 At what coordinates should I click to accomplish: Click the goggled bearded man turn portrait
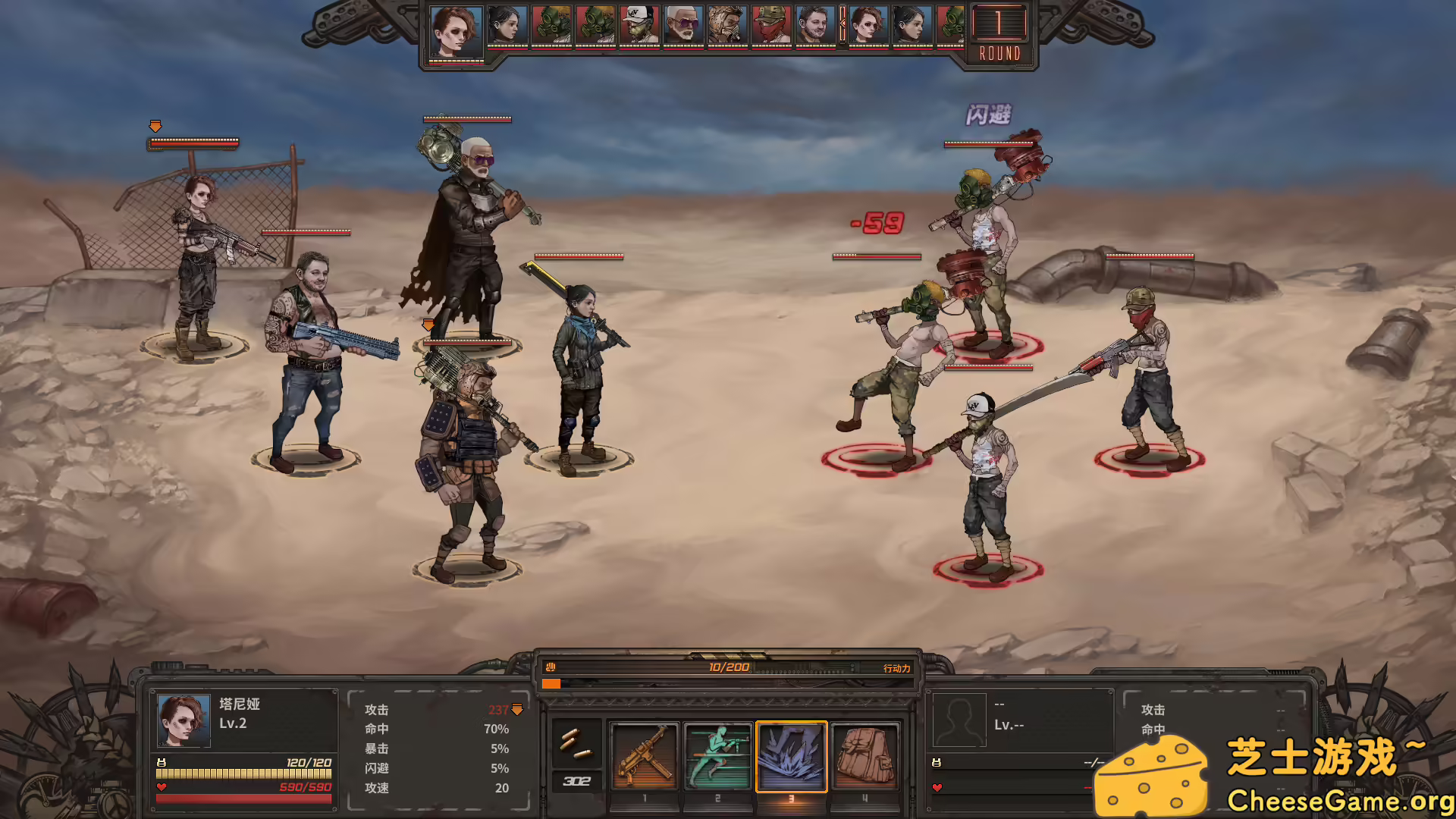click(727, 26)
